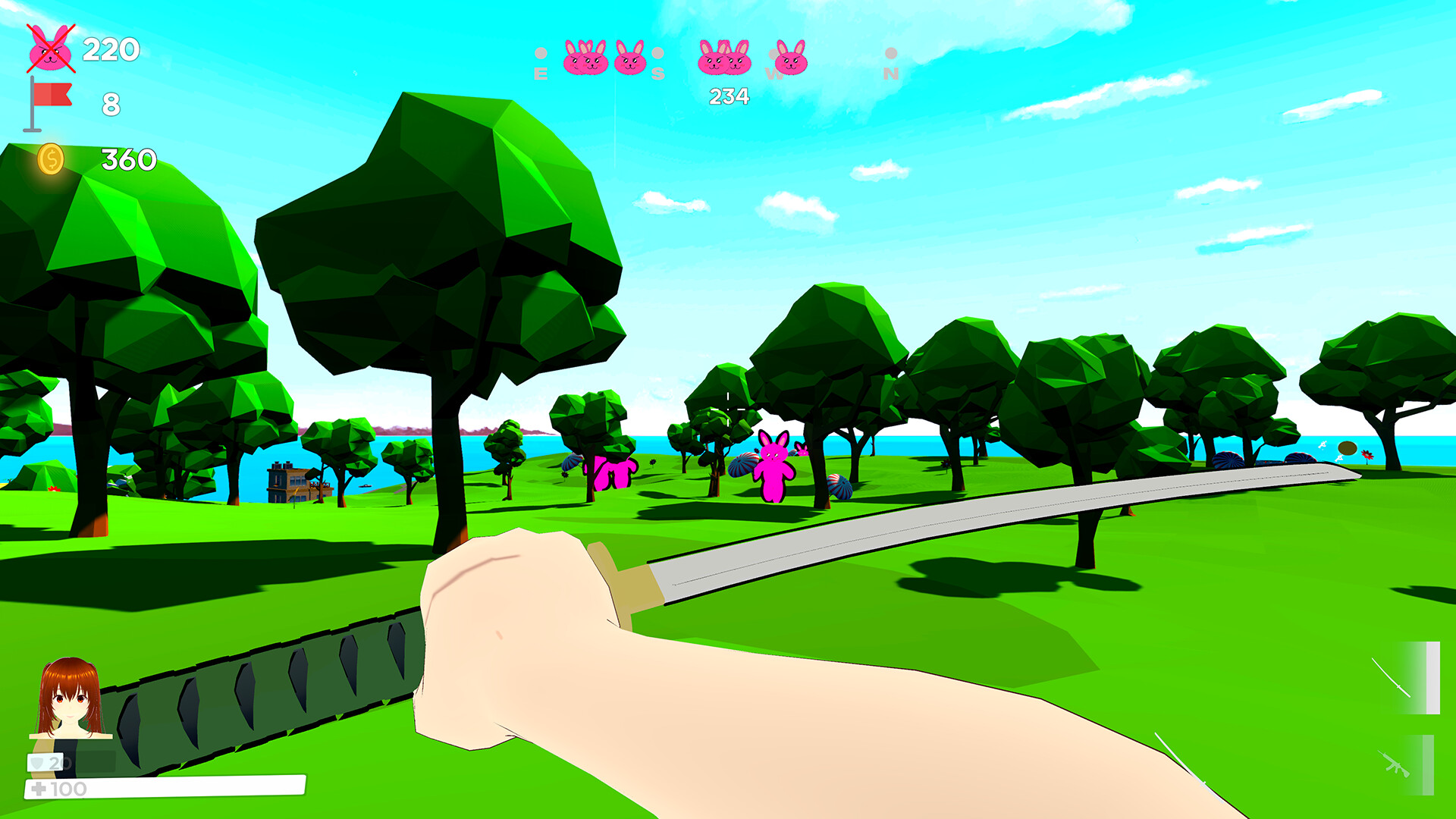Click the single bunny icon near the South marker
The height and width of the screenshot is (819, 1456).
tap(629, 62)
